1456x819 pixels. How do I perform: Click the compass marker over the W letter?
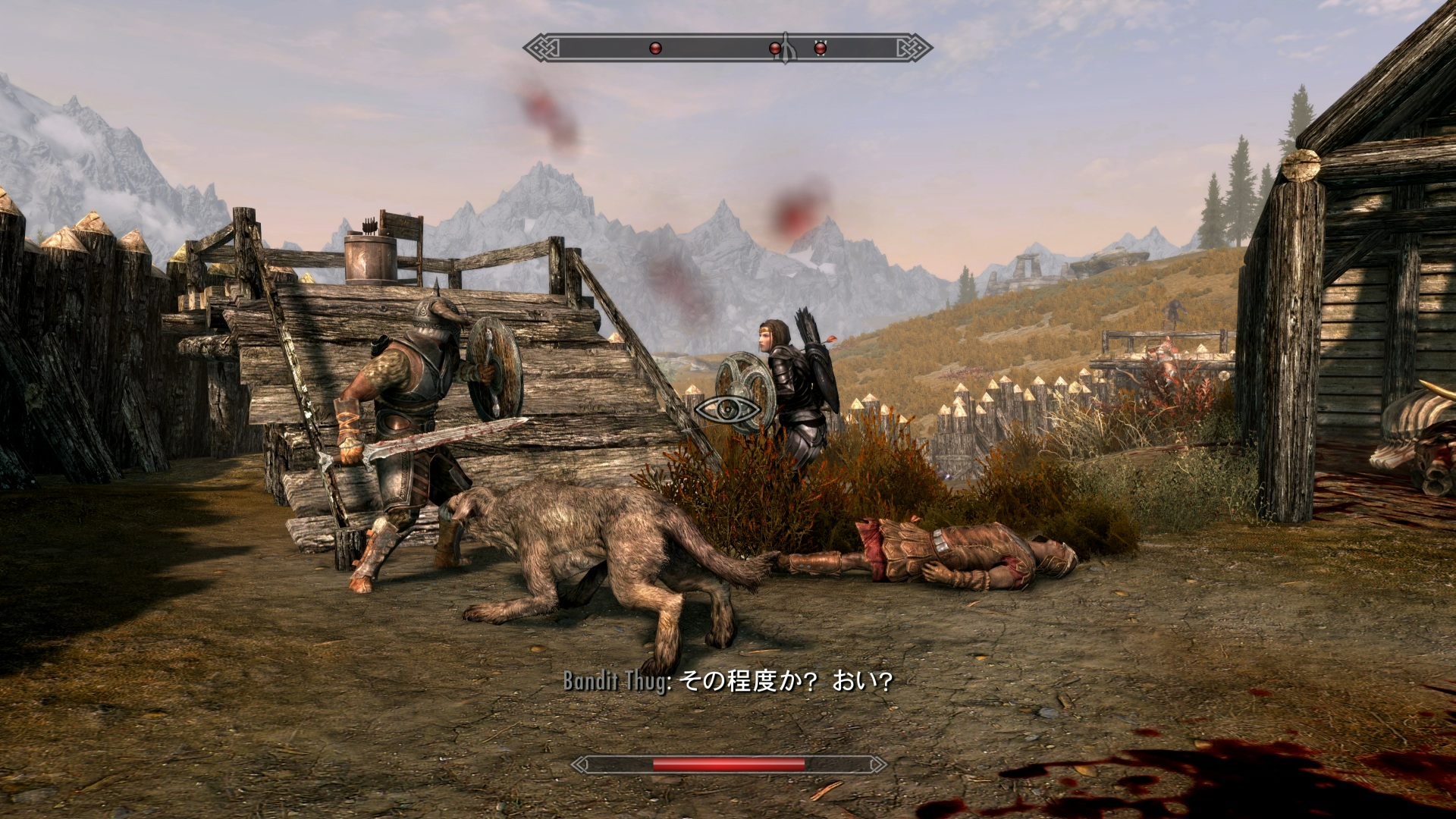[x=820, y=48]
